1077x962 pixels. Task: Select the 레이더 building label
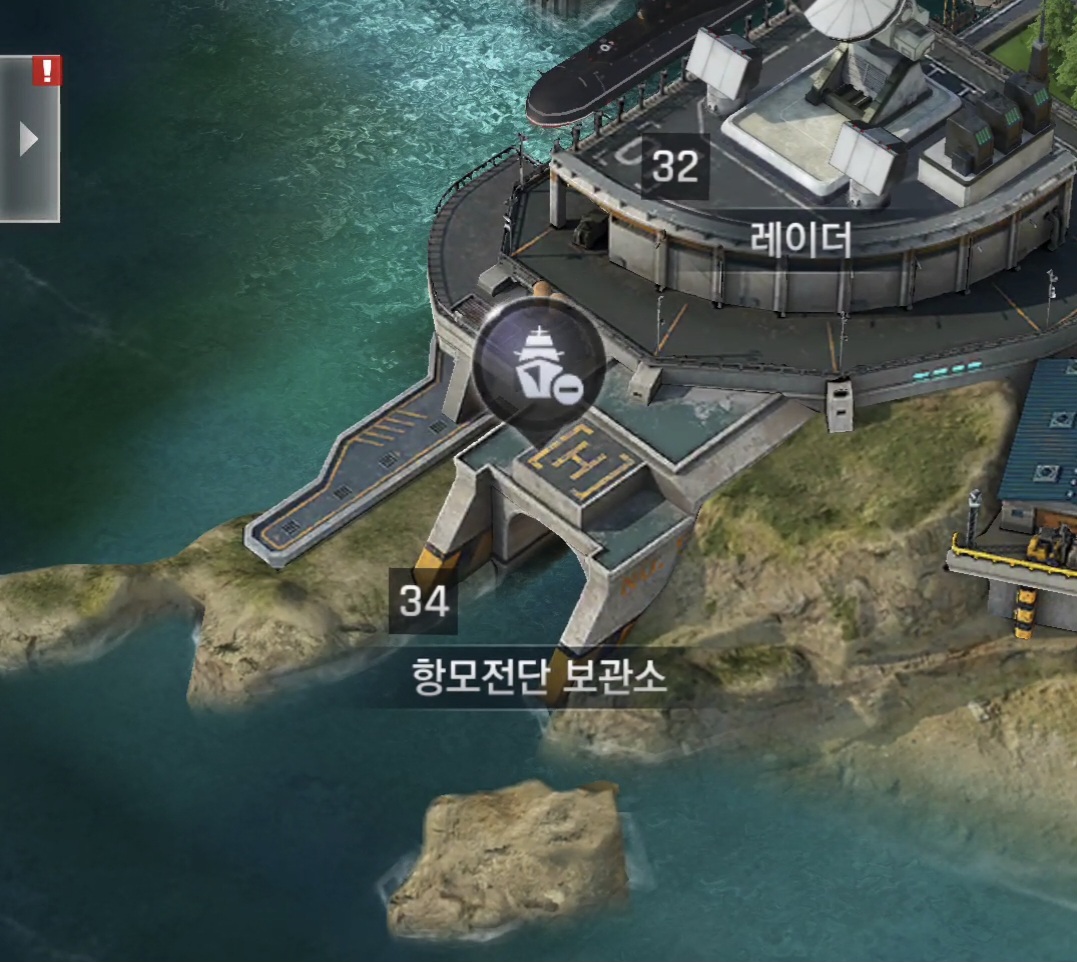802,240
